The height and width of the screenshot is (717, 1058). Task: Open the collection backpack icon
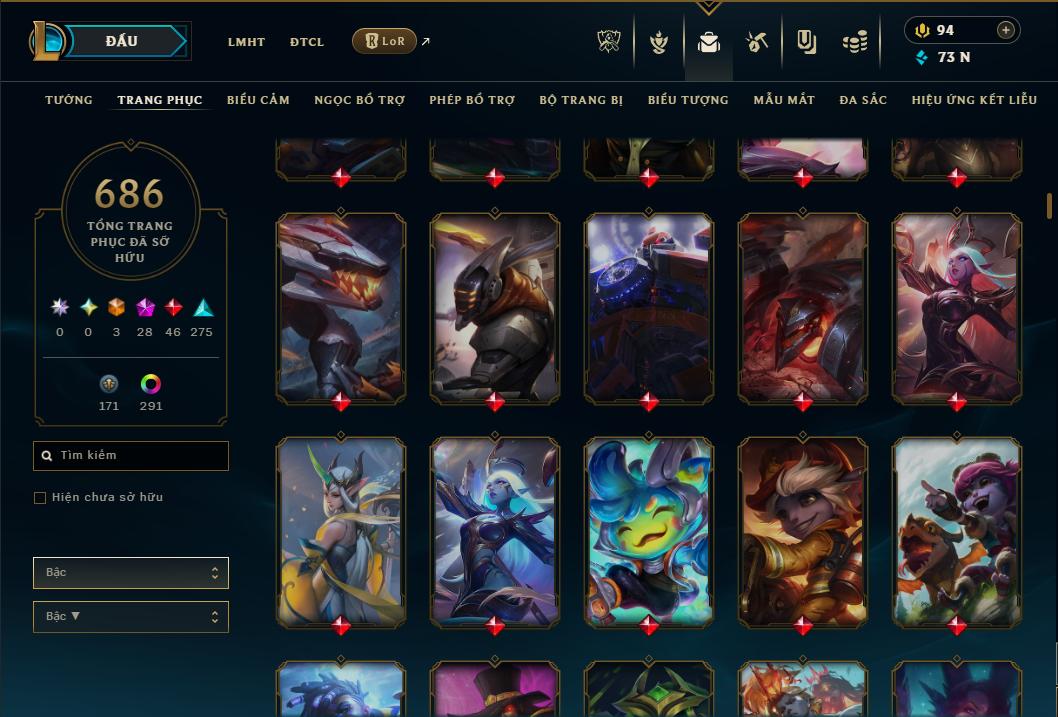point(709,42)
